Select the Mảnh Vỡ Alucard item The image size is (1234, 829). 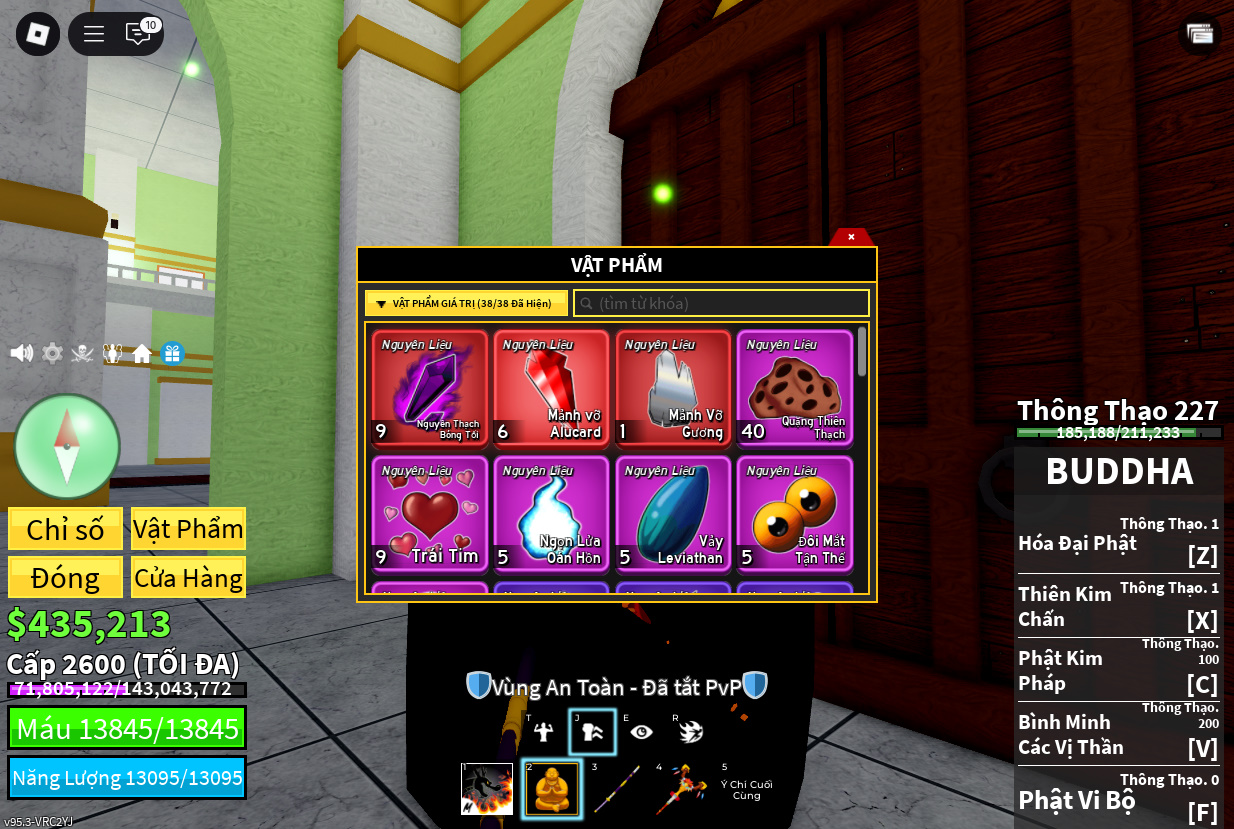[552, 388]
